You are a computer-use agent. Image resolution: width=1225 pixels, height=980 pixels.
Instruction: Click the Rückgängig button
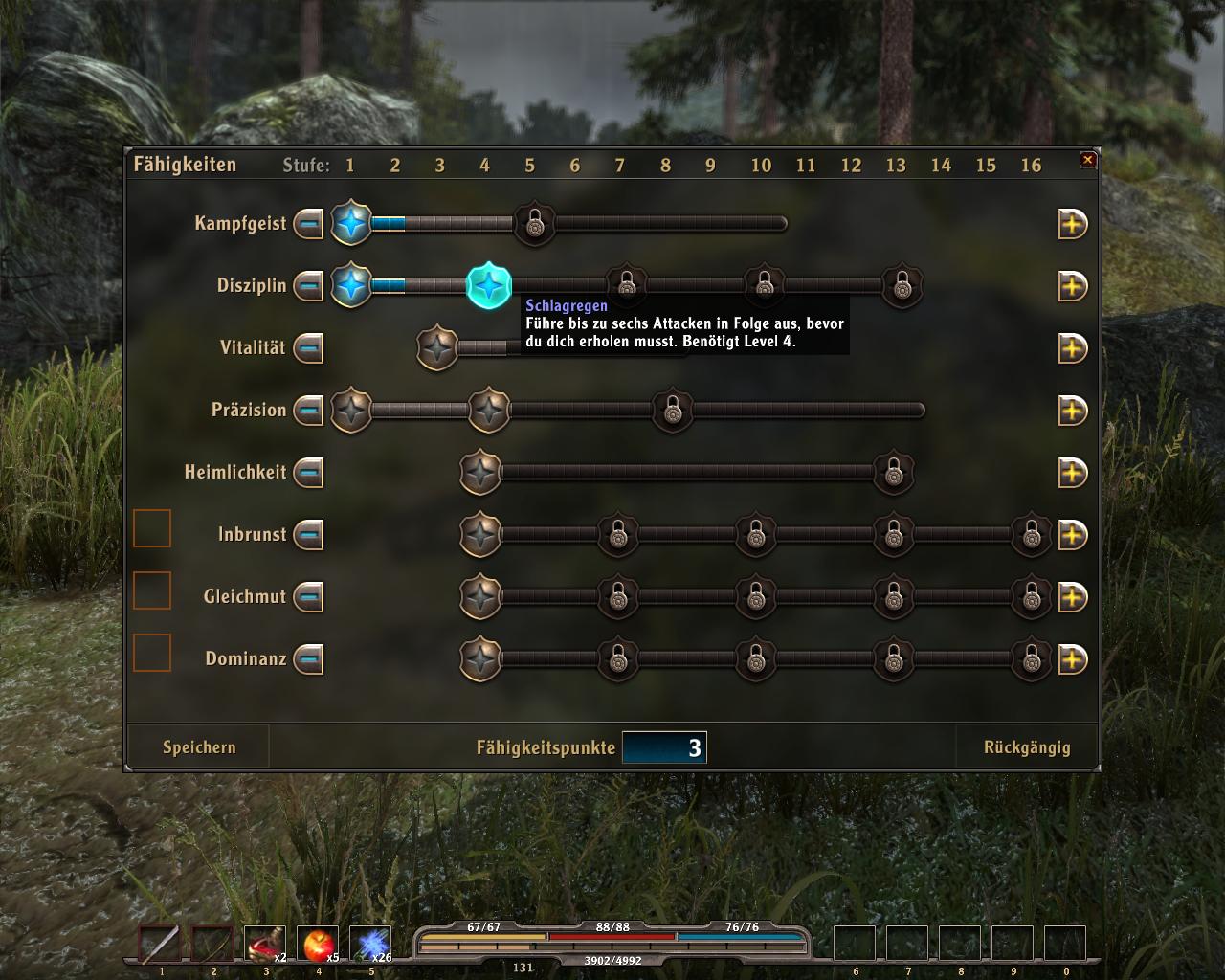click(1027, 747)
